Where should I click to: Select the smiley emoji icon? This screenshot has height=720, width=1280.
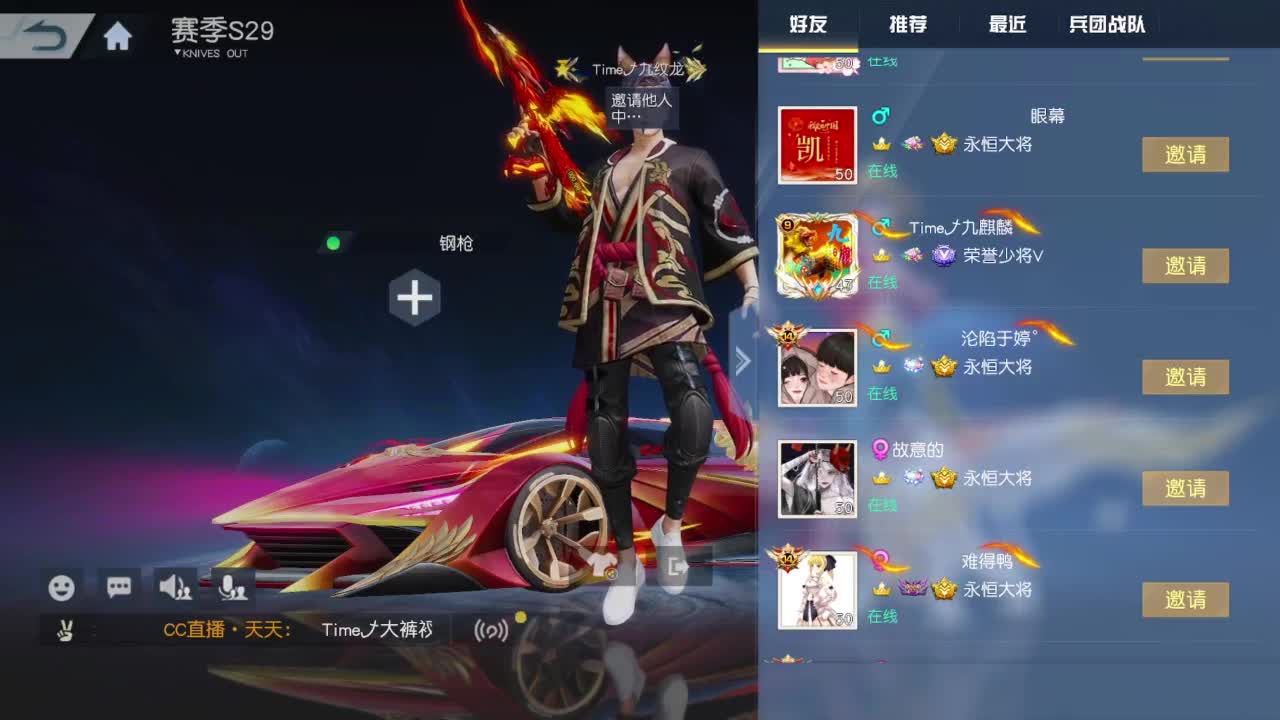coord(62,588)
